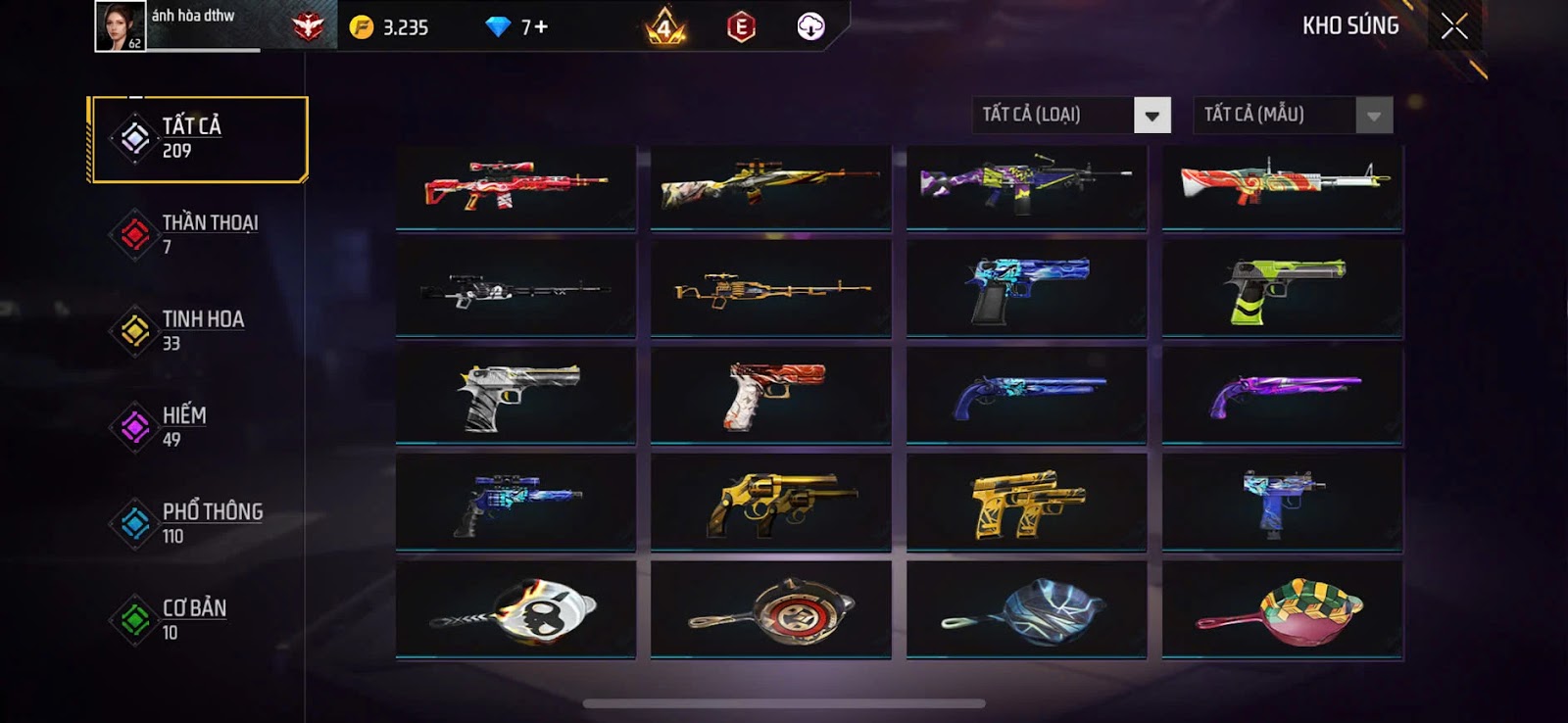Switch to the Thần Thoại tab
1568x723 pixels.
pyautogui.click(x=198, y=234)
